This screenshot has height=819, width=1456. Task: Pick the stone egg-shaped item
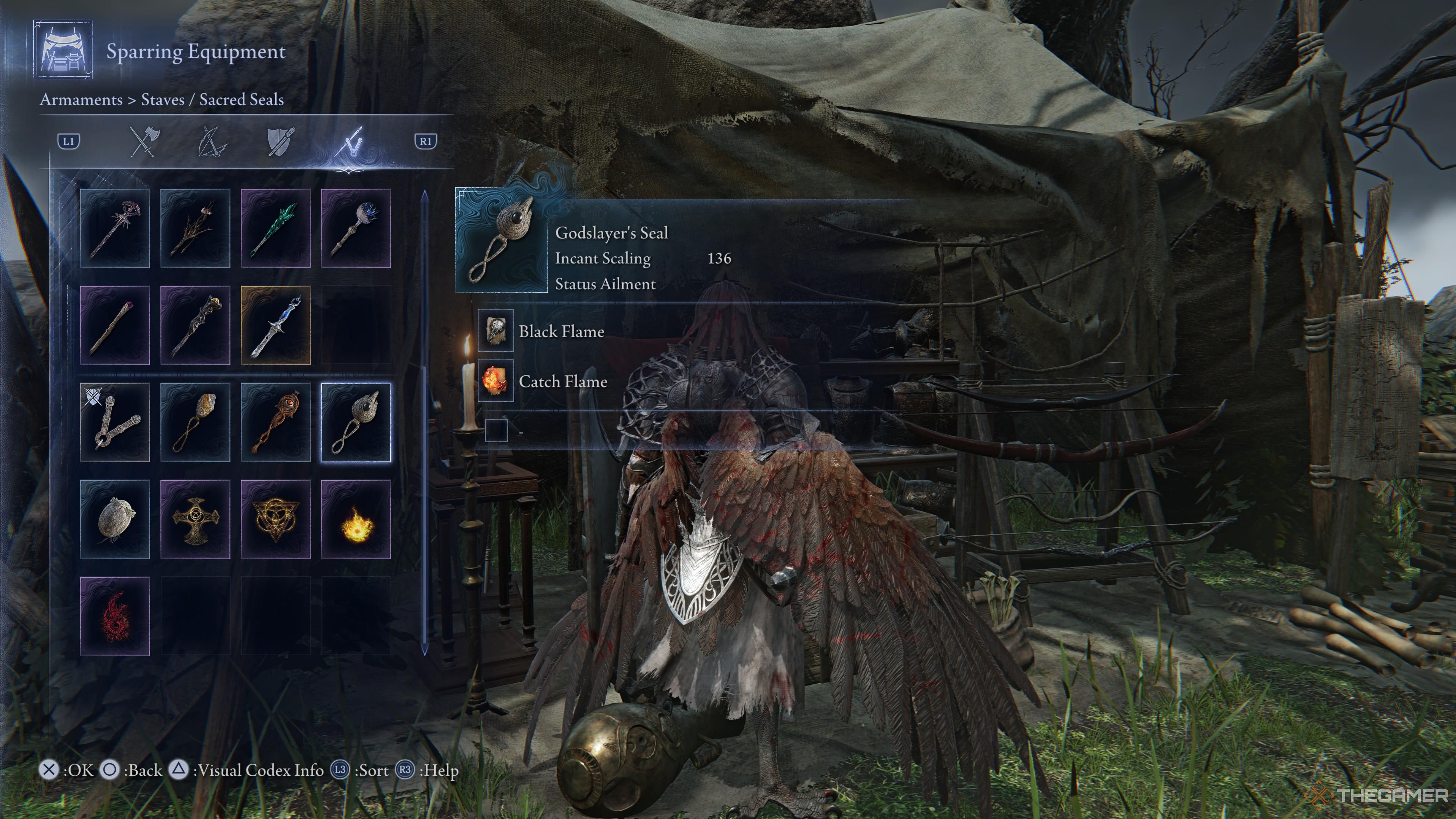[115, 519]
